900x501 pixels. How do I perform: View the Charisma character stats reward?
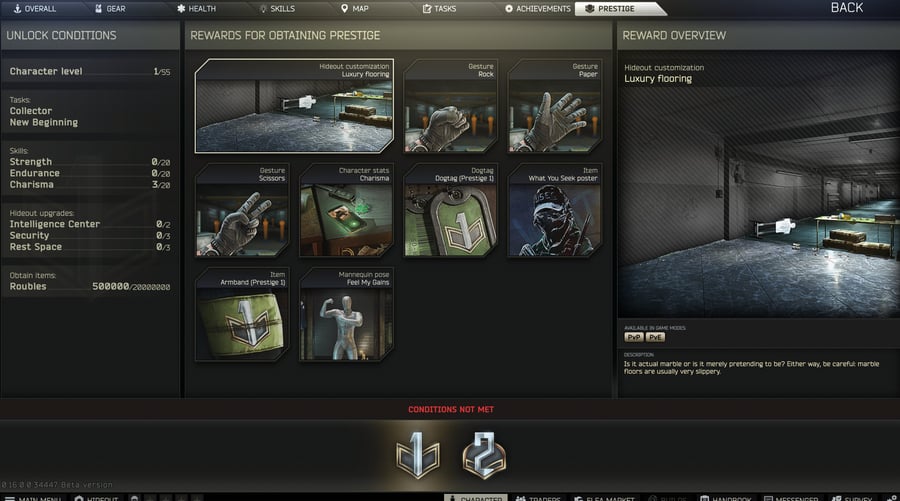pyautogui.click(x=346, y=210)
